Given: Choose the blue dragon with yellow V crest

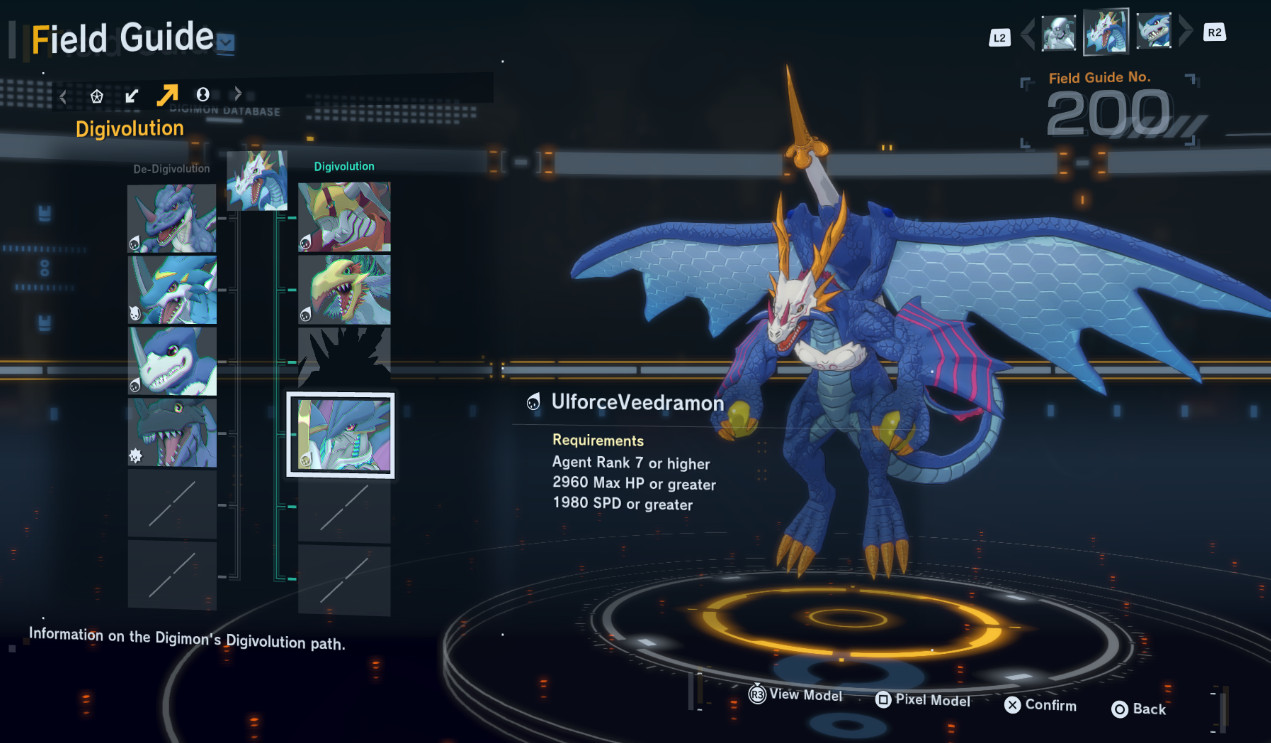Looking at the screenshot, I should click(x=172, y=290).
